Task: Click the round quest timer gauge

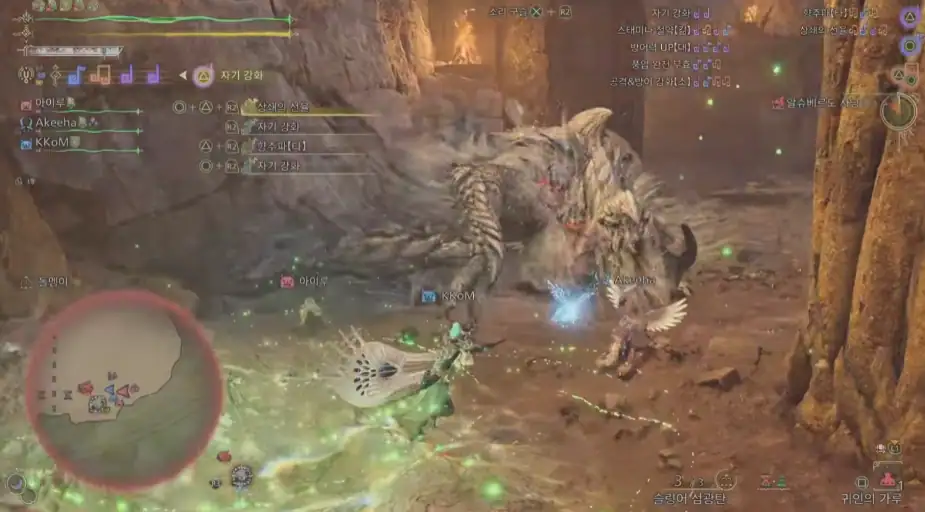Action: coord(897,111)
